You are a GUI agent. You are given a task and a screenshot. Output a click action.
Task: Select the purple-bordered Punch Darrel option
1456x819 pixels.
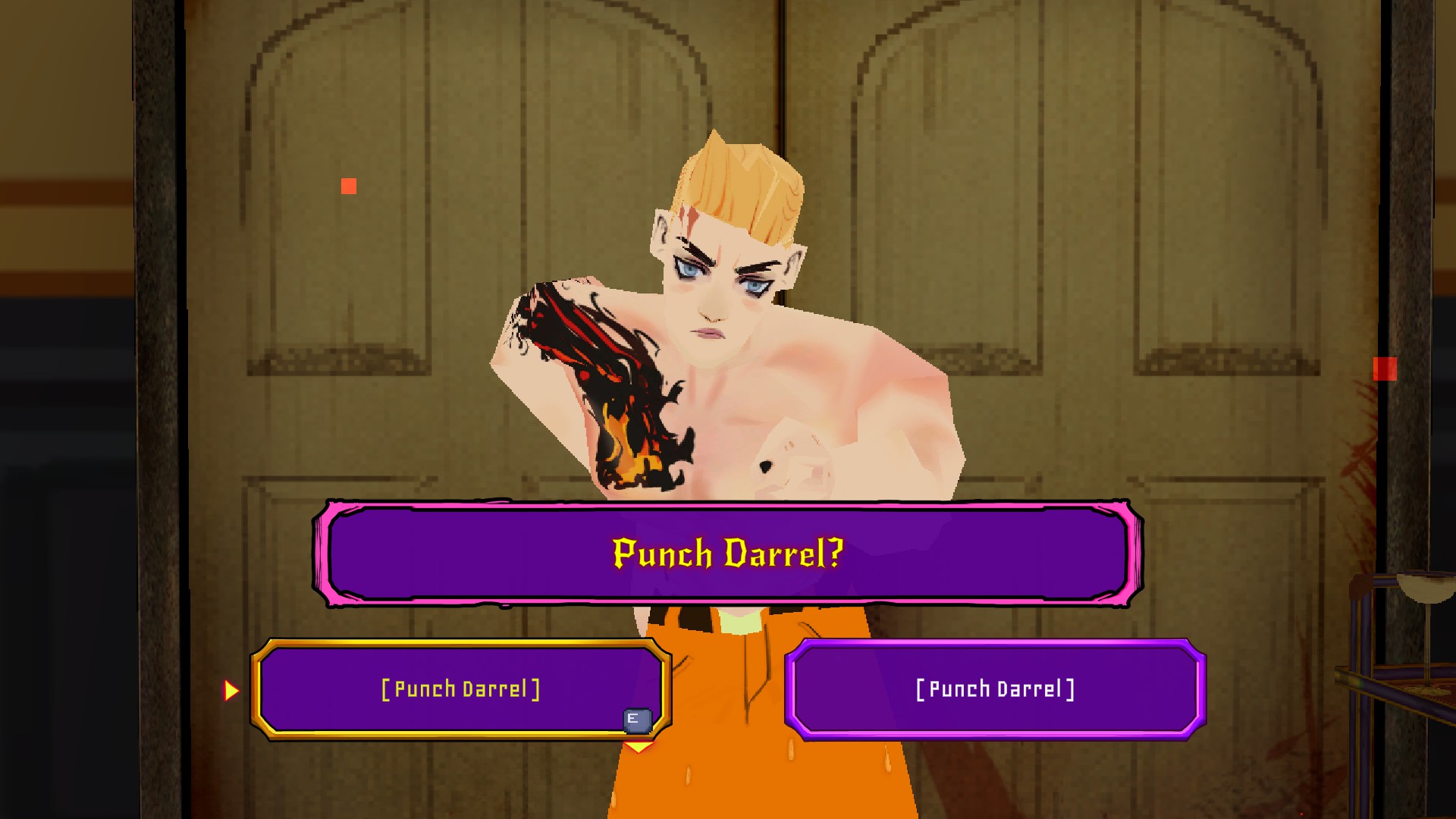pos(995,689)
